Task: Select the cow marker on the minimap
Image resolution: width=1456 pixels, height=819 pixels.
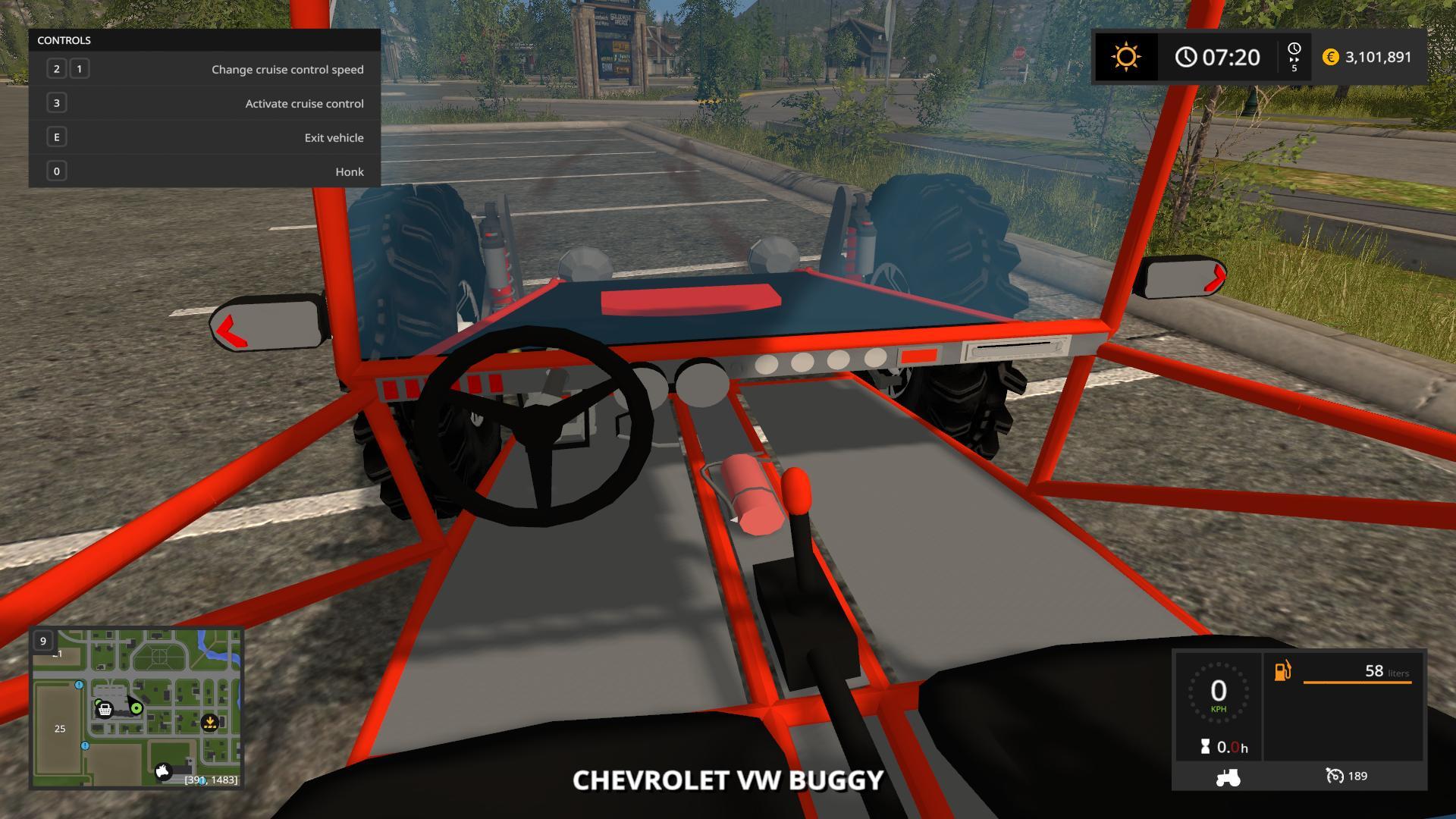Action: 163,772
